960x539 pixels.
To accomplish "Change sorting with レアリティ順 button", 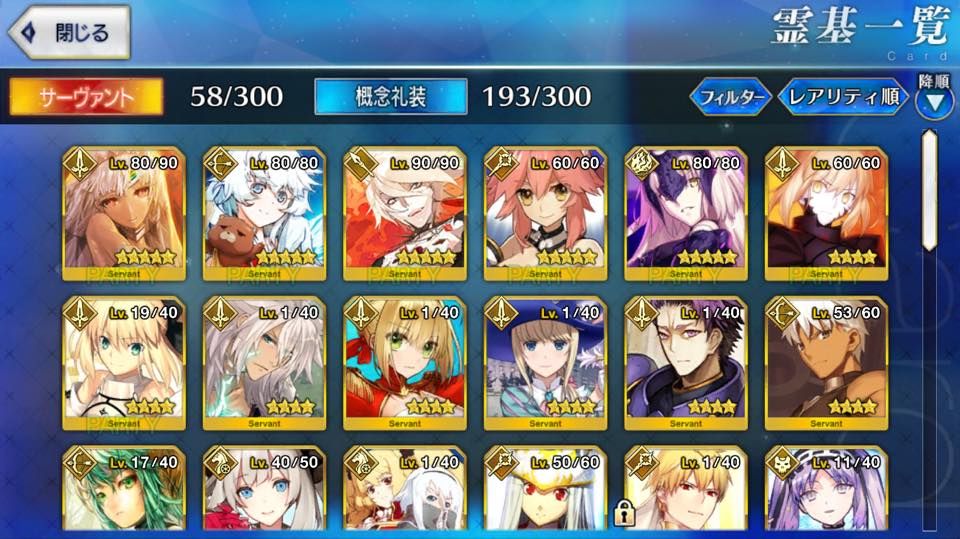I will (x=843, y=97).
